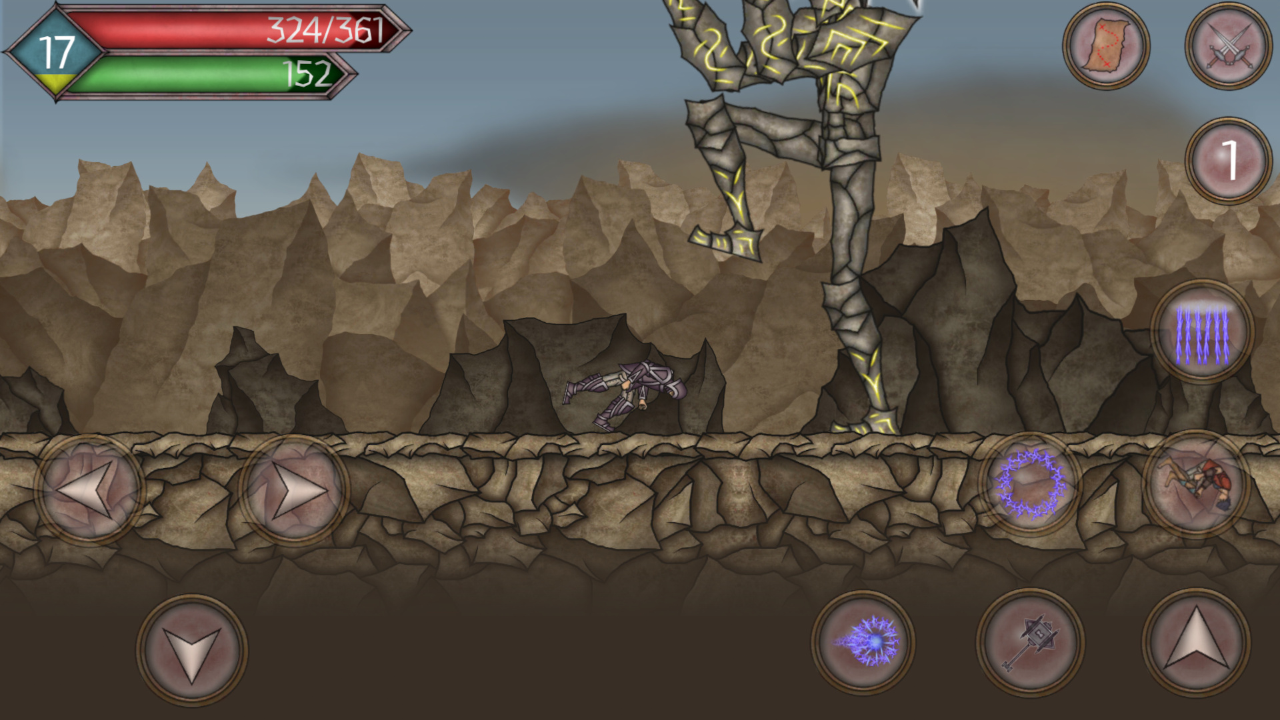Viewport: 1280px width, 720px height.
Task: Tap the green stamina bar
Action: [x=180, y=73]
